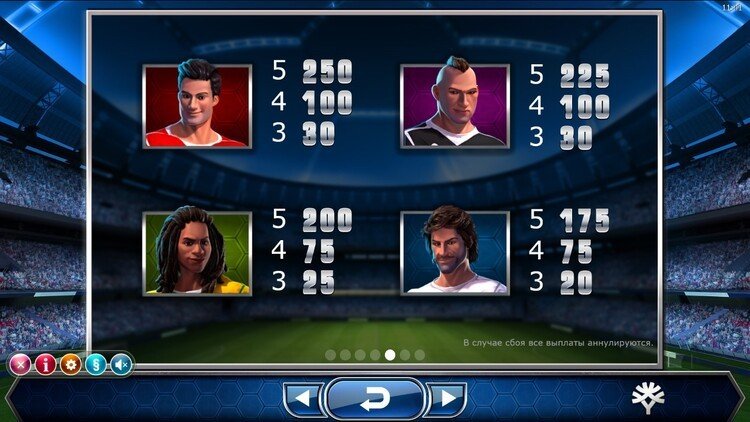Jump to the first paytable page dot

330,354
